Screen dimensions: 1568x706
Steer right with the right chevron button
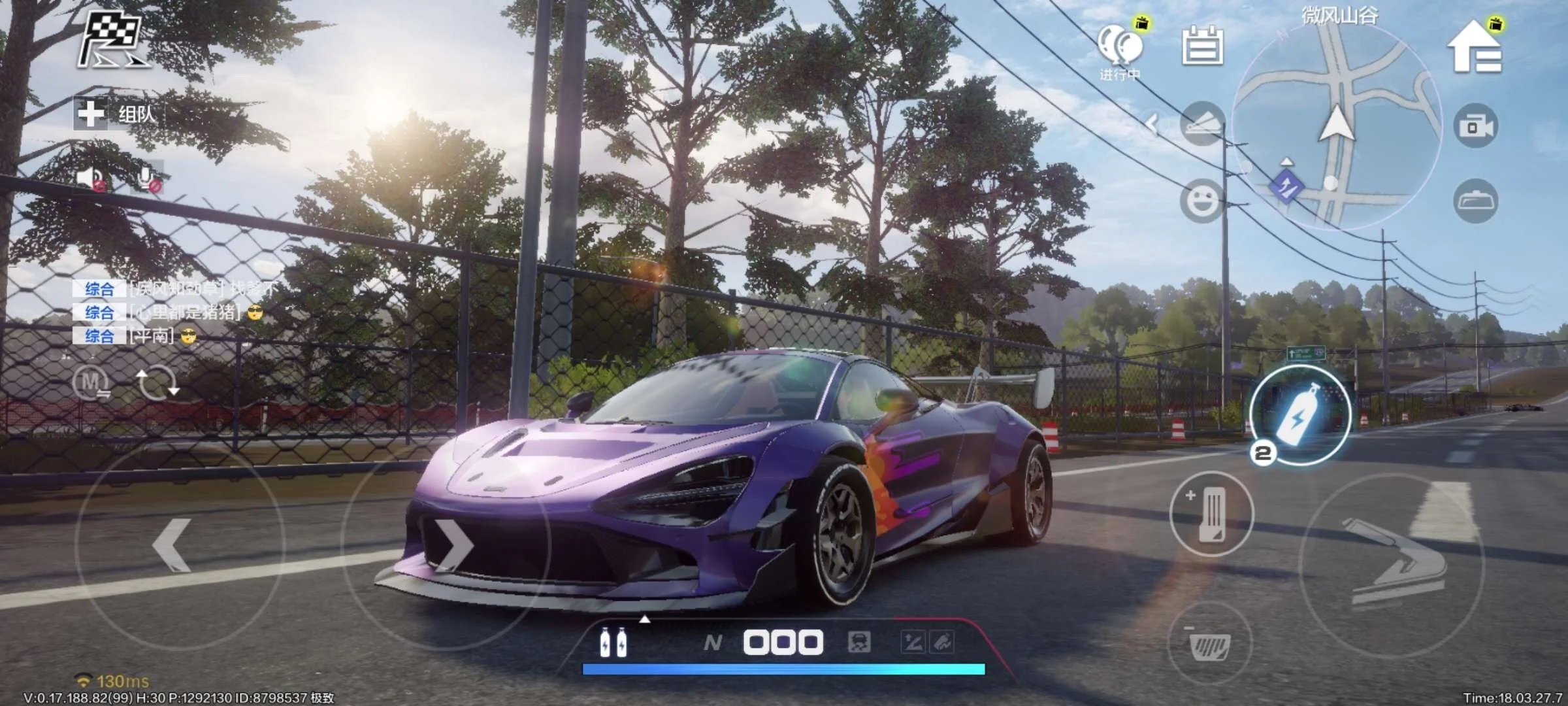453,545
